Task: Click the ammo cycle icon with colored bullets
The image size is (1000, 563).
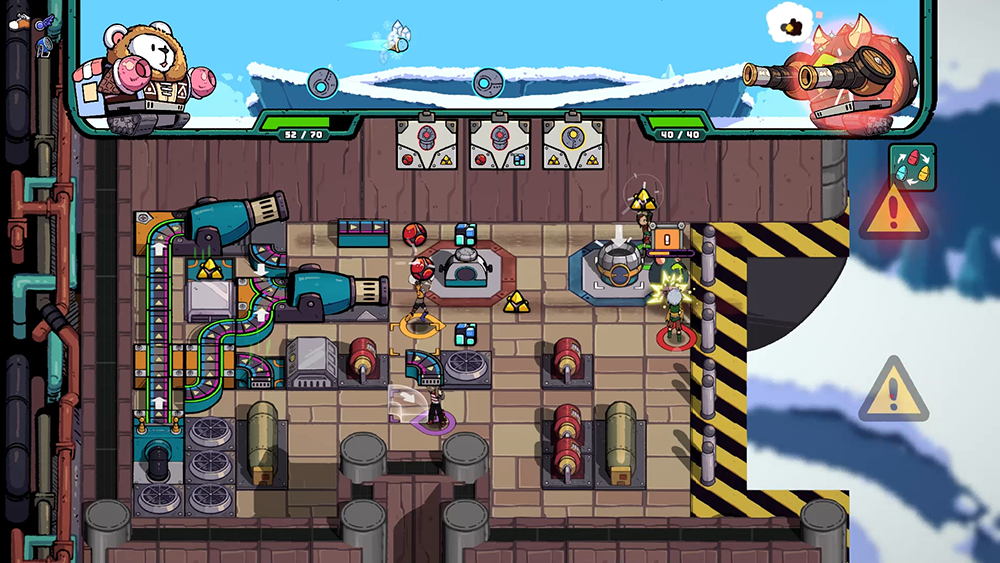Action: [912, 166]
